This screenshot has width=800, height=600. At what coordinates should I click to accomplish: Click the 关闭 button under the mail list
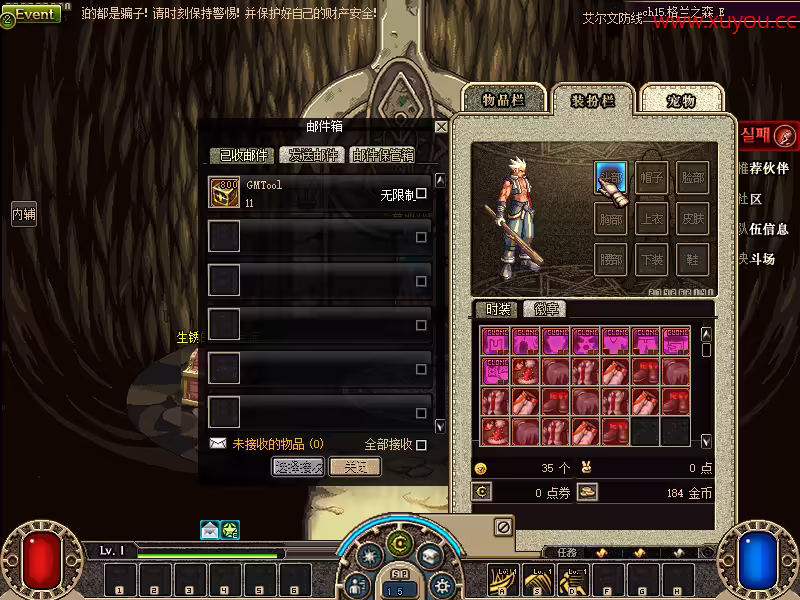click(x=354, y=467)
